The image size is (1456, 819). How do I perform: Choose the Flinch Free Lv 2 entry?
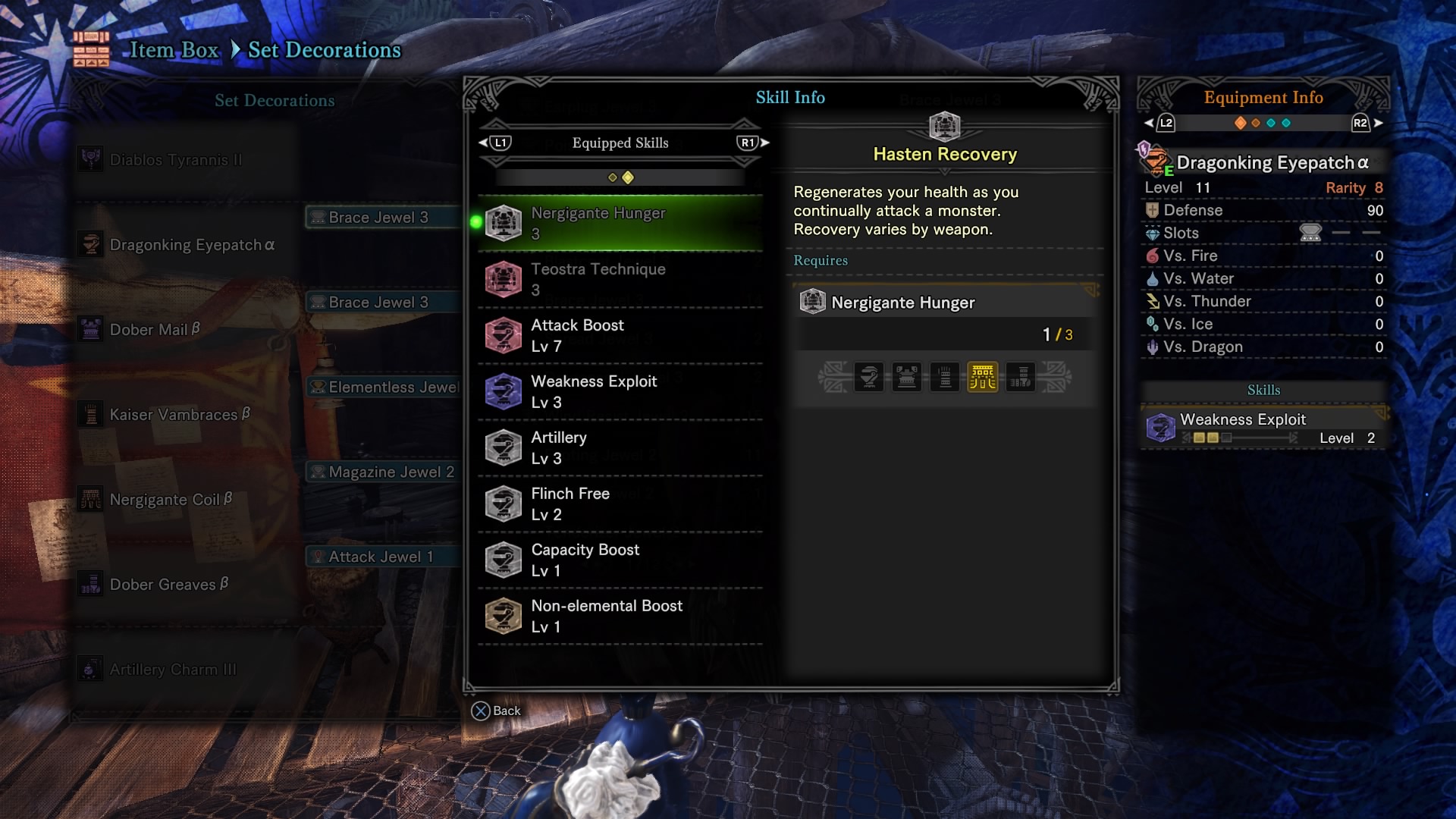(x=620, y=504)
